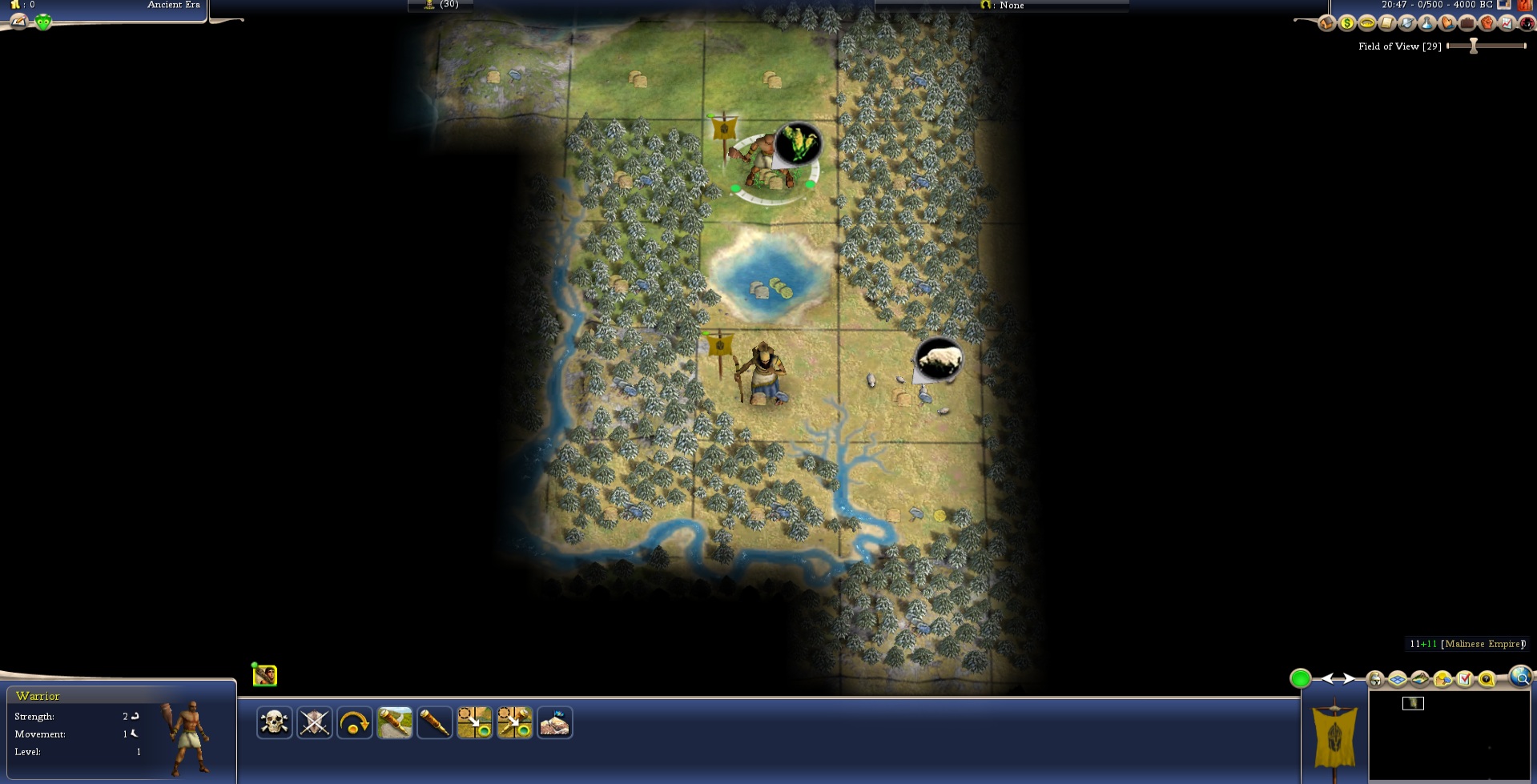Skip turn with the curved arrow button

354,723
